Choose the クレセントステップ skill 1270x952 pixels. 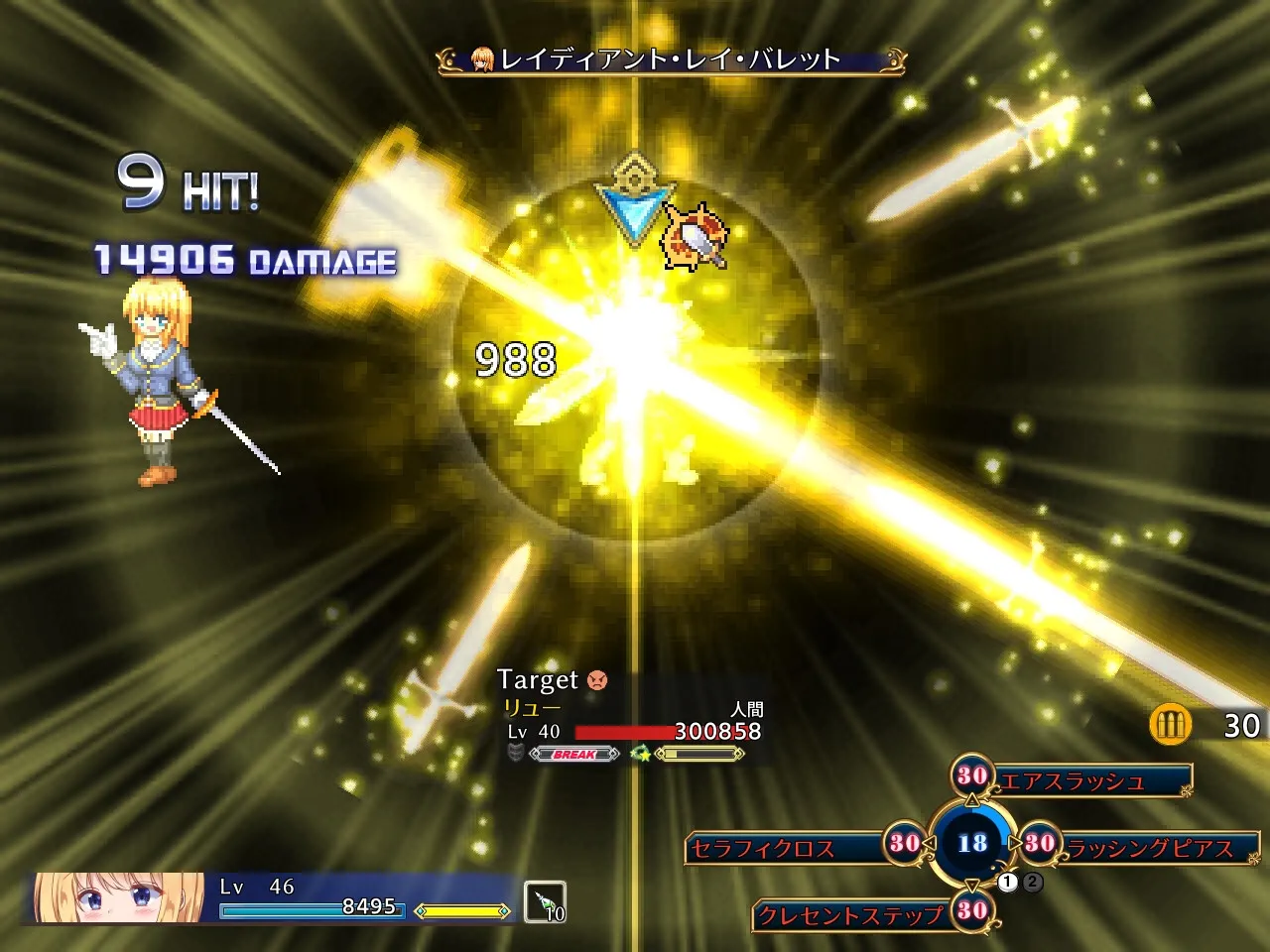pyautogui.click(x=849, y=914)
